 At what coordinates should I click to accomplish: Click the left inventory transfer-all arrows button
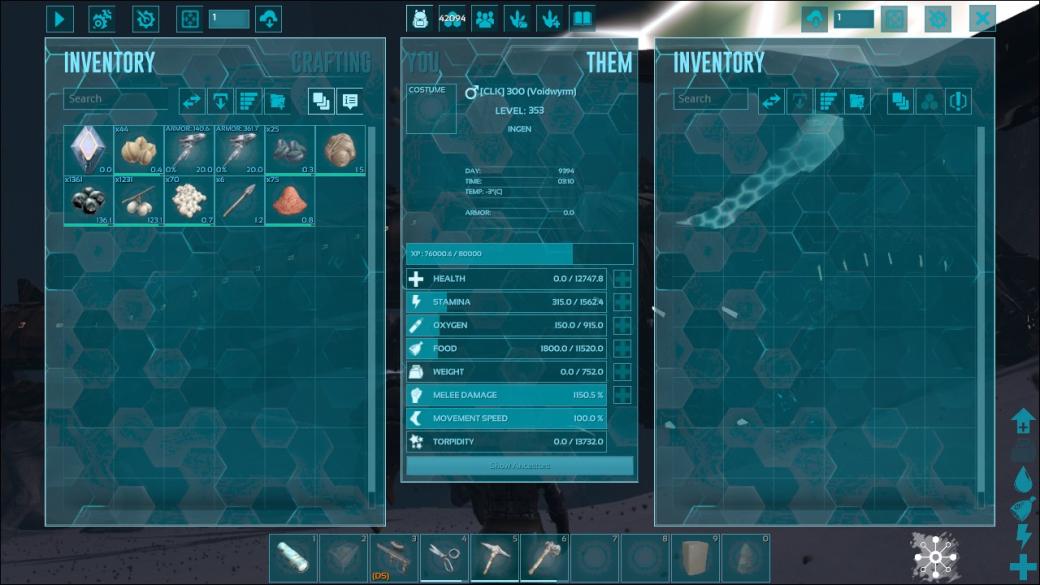point(191,100)
